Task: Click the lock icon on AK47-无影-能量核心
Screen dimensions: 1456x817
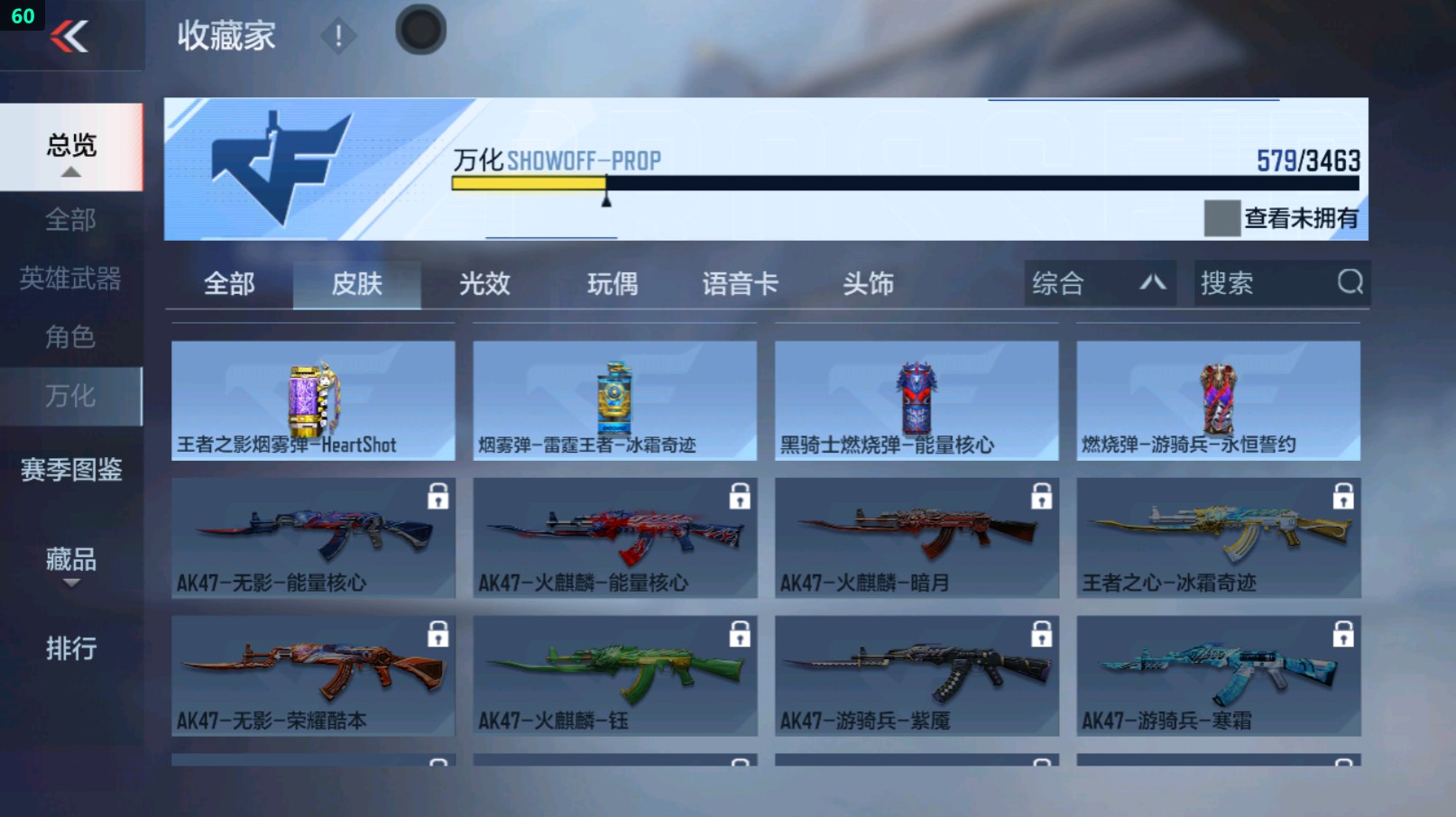Action: pos(439,499)
